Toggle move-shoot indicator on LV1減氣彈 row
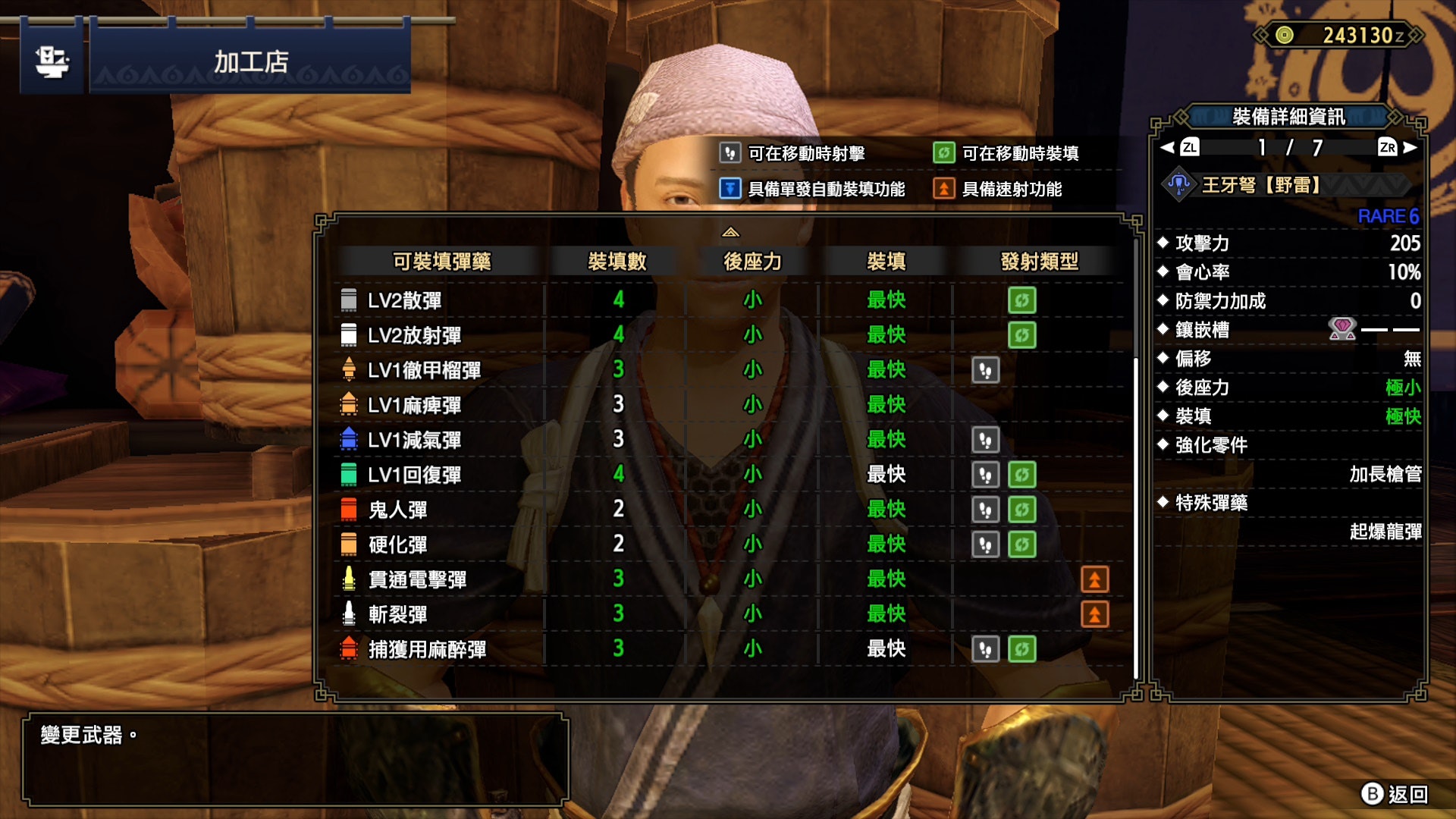Image resolution: width=1456 pixels, height=819 pixels. tap(984, 440)
